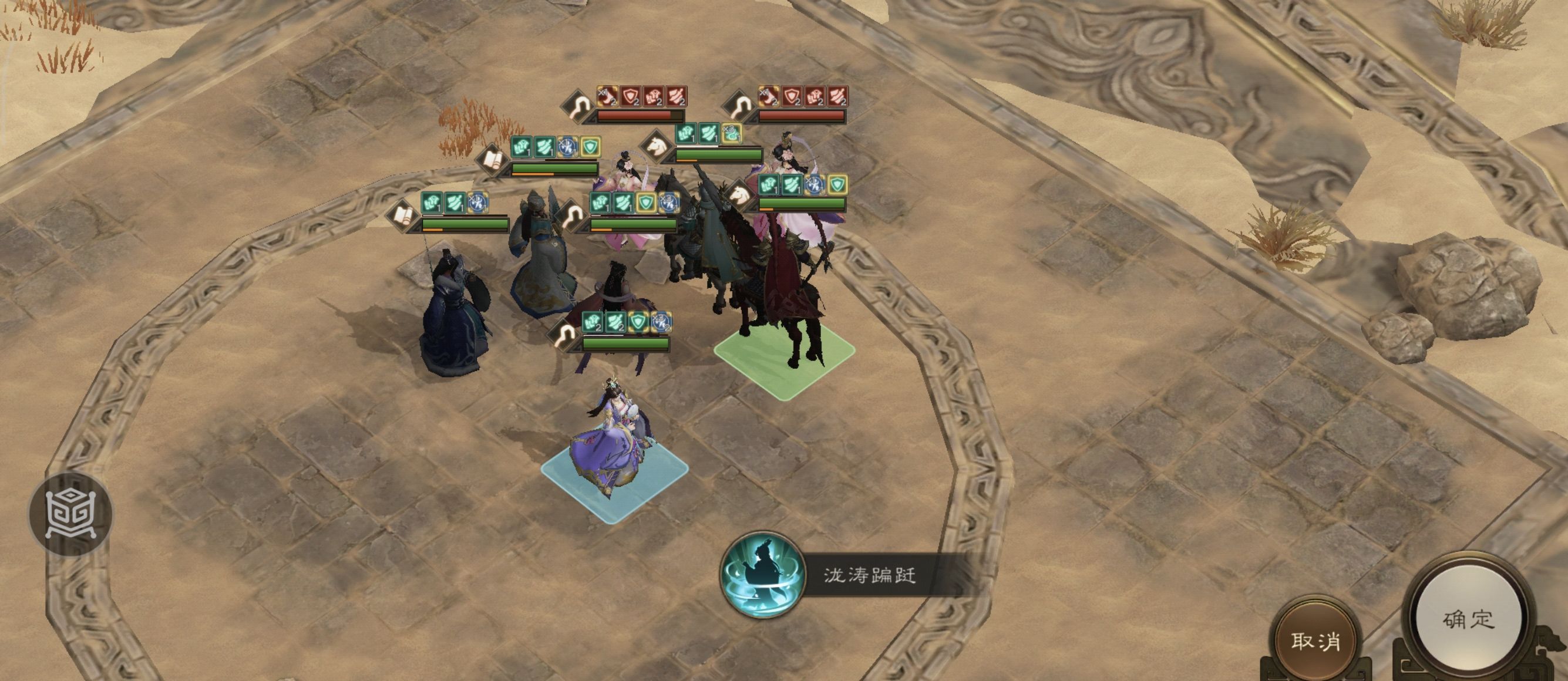Image resolution: width=1568 pixels, height=681 pixels.
Task: Open the cube-shaped menu icon
Action: point(70,514)
